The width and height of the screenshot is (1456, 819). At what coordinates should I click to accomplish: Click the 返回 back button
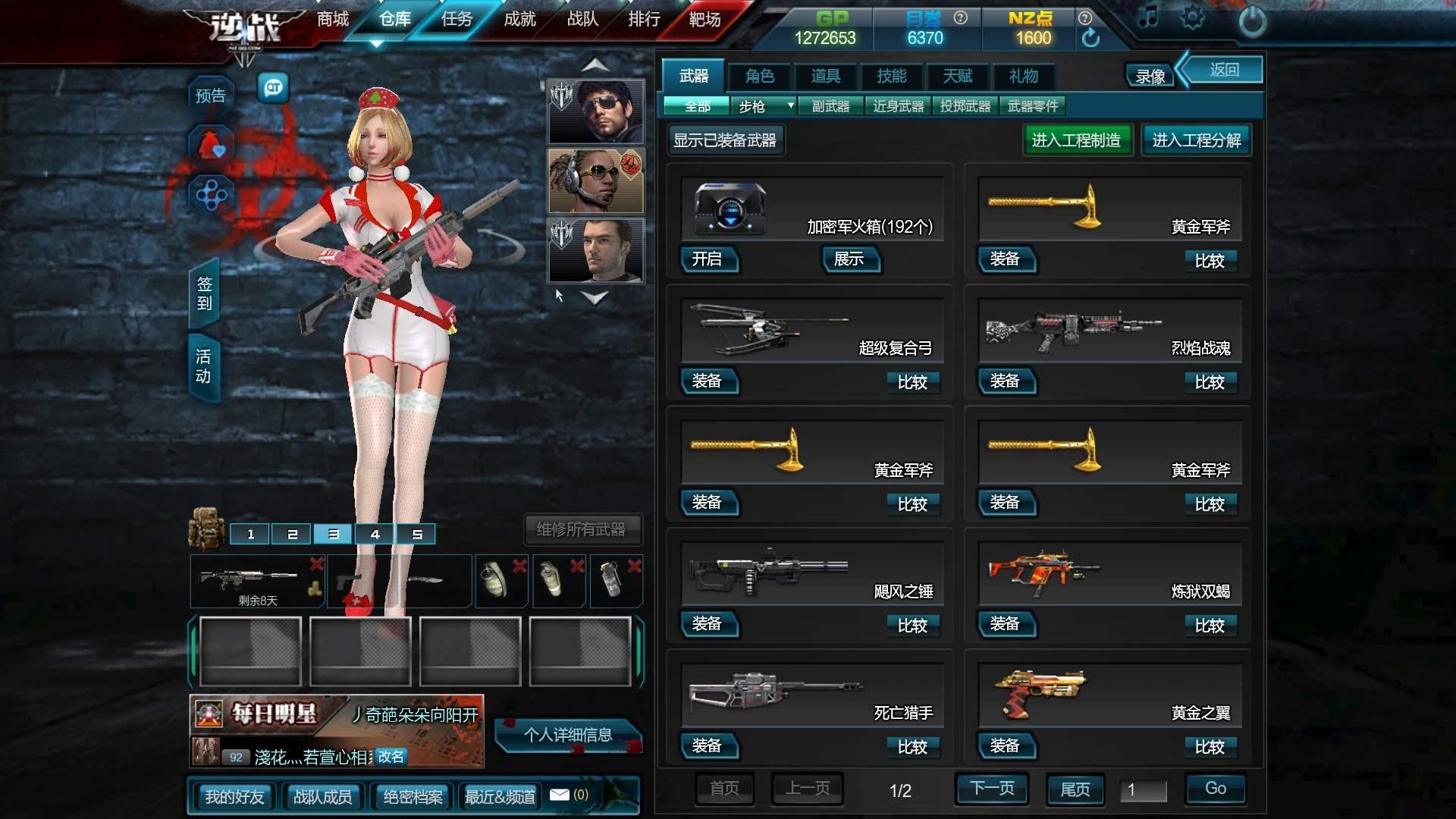pos(1224,71)
